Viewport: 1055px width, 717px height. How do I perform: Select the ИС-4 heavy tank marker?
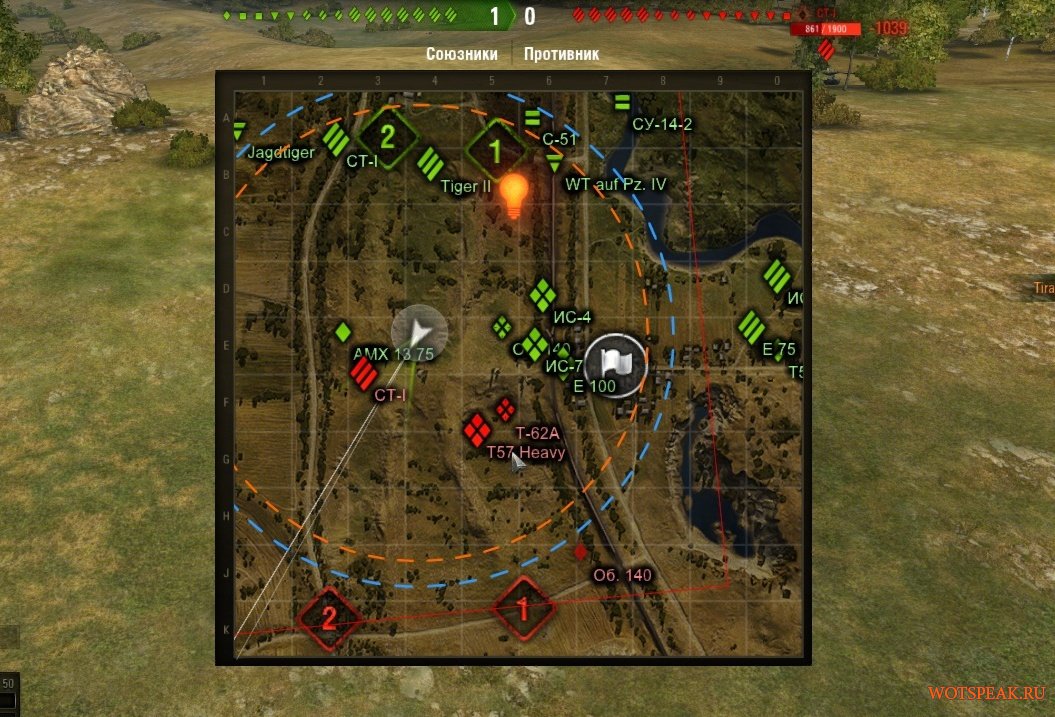543,295
